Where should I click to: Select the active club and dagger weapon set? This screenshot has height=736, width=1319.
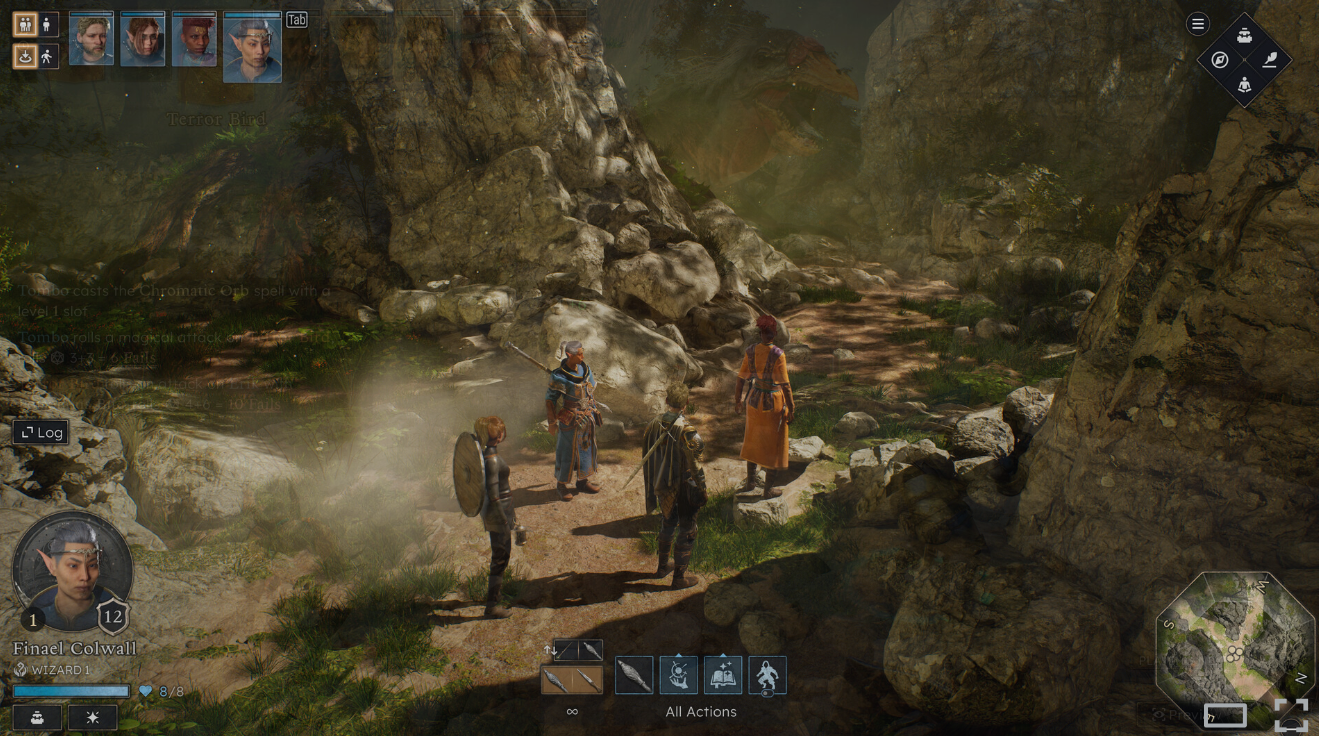(572, 680)
